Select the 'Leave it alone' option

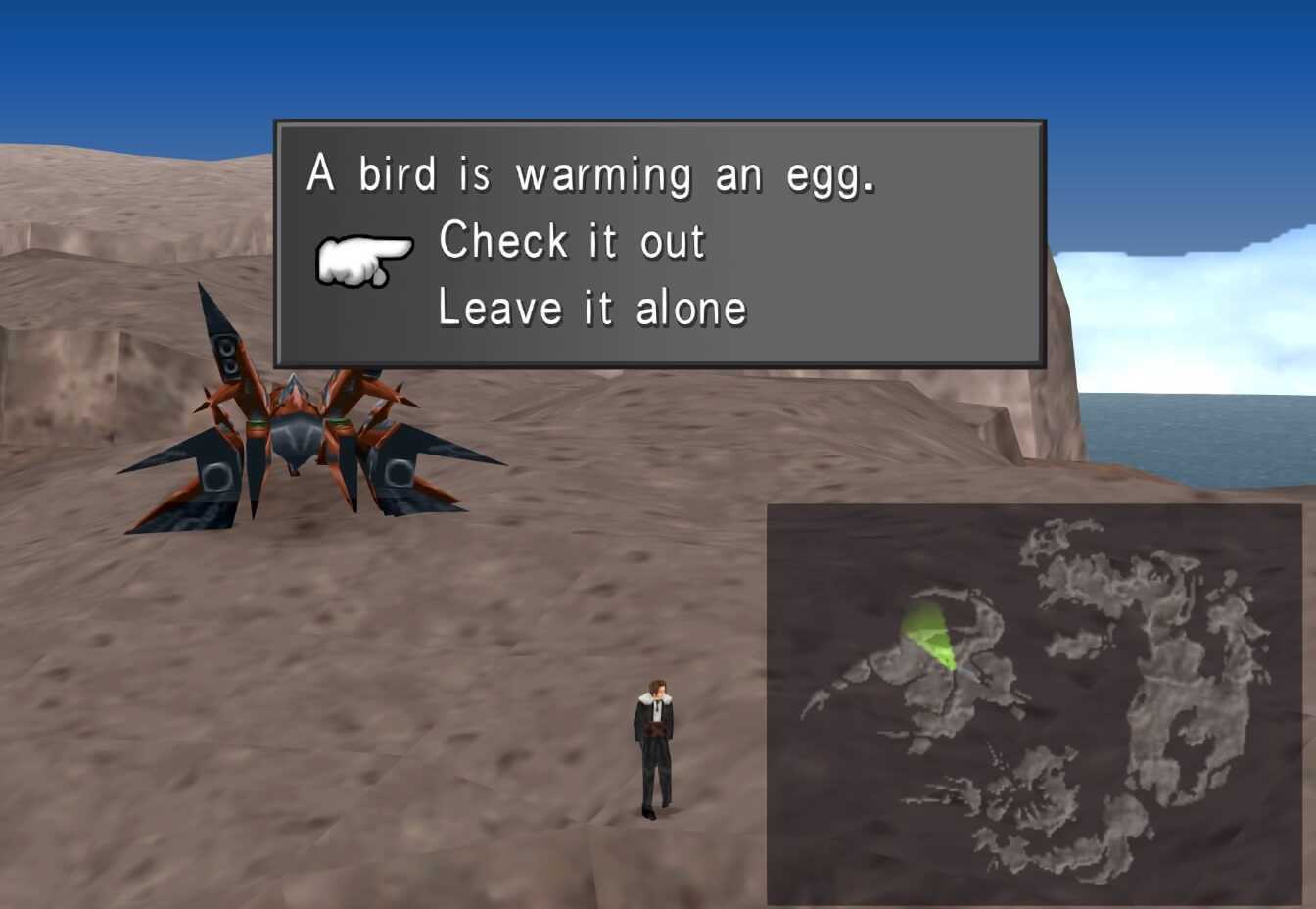click(x=592, y=307)
